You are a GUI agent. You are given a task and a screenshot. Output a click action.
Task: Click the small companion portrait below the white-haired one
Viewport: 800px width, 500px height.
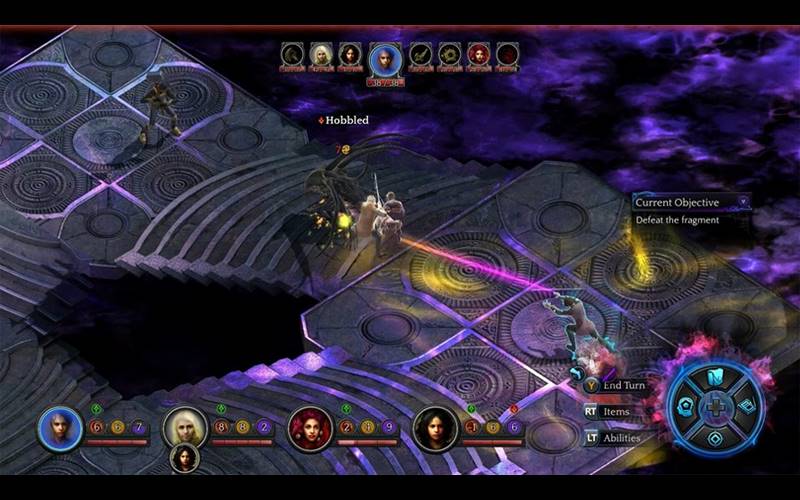184,458
